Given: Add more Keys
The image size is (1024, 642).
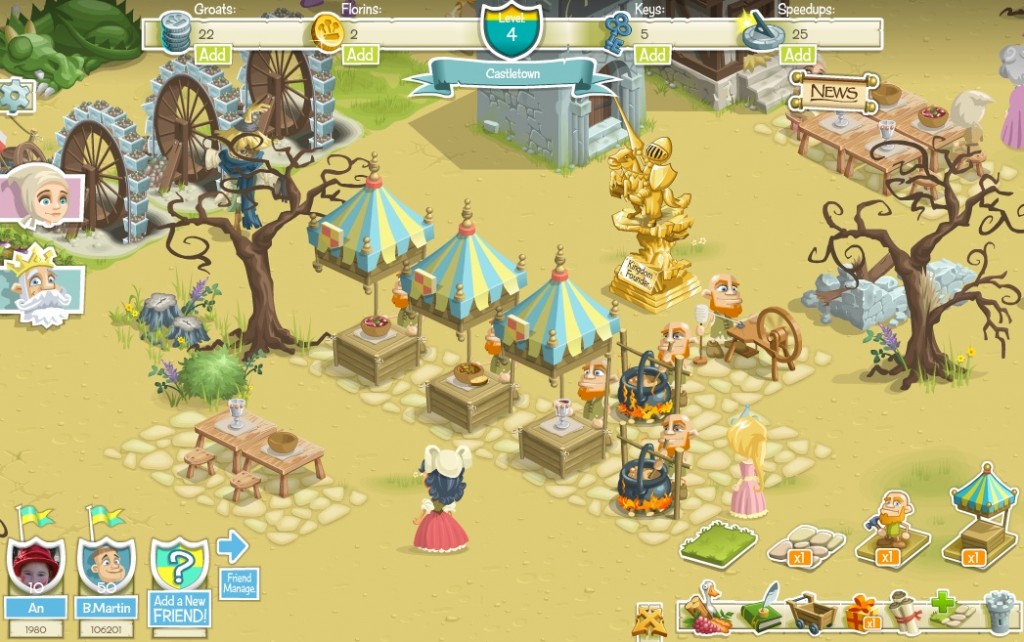Looking at the screenshot, I should coord(652,55).
